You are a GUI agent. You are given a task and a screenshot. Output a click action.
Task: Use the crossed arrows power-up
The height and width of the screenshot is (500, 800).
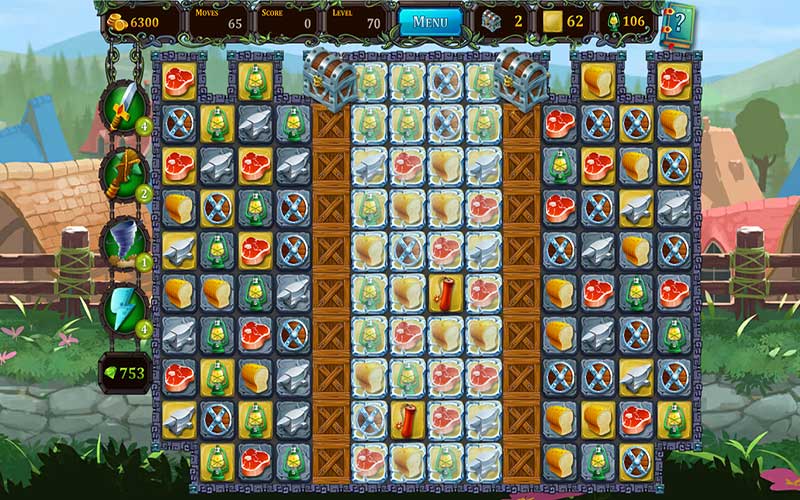coord(124,172)
